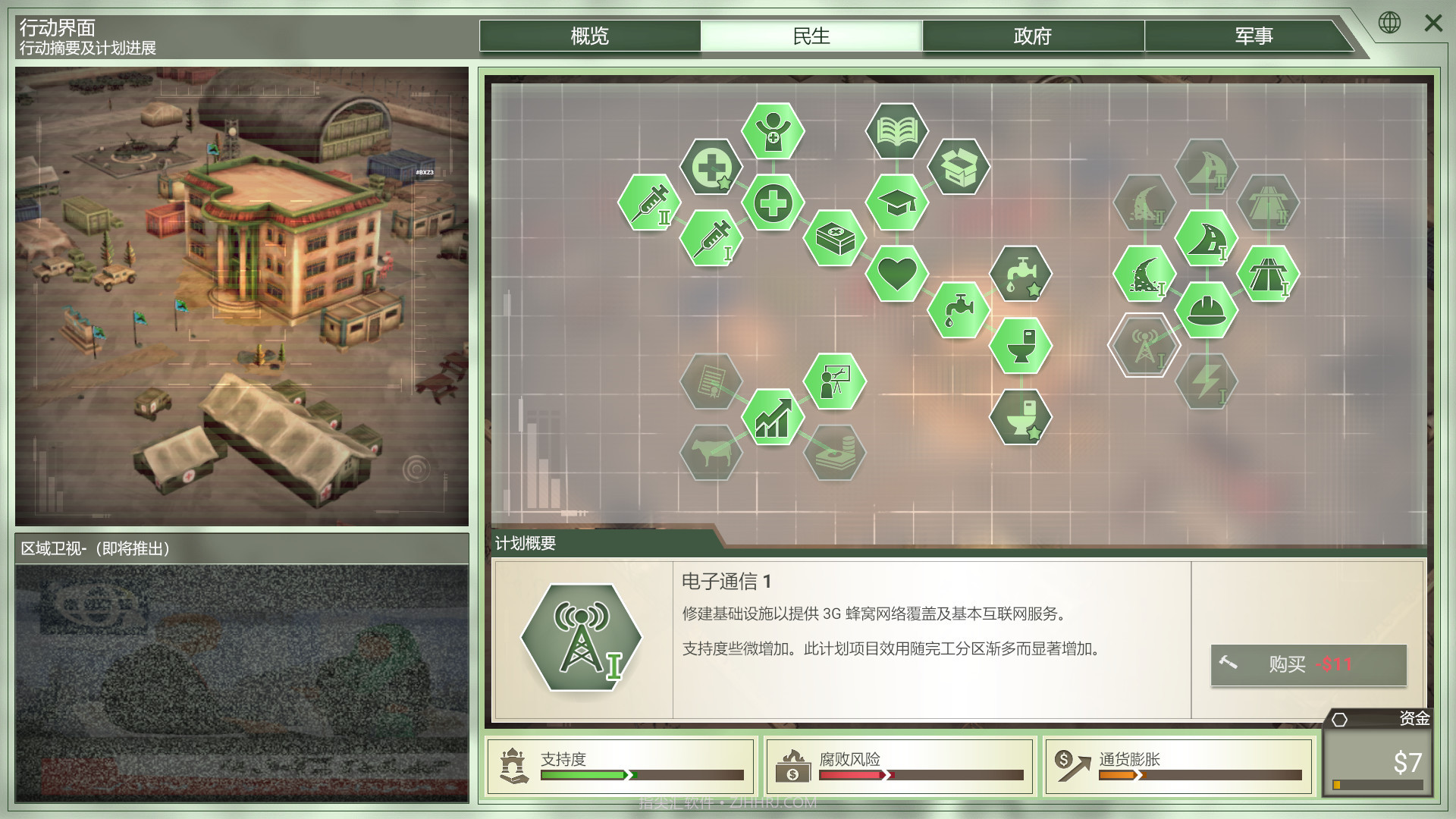The height and width of the screenshot is (819, 1456).
Task: Select the cow livestock initiative icon
Action: coord(711,454)
